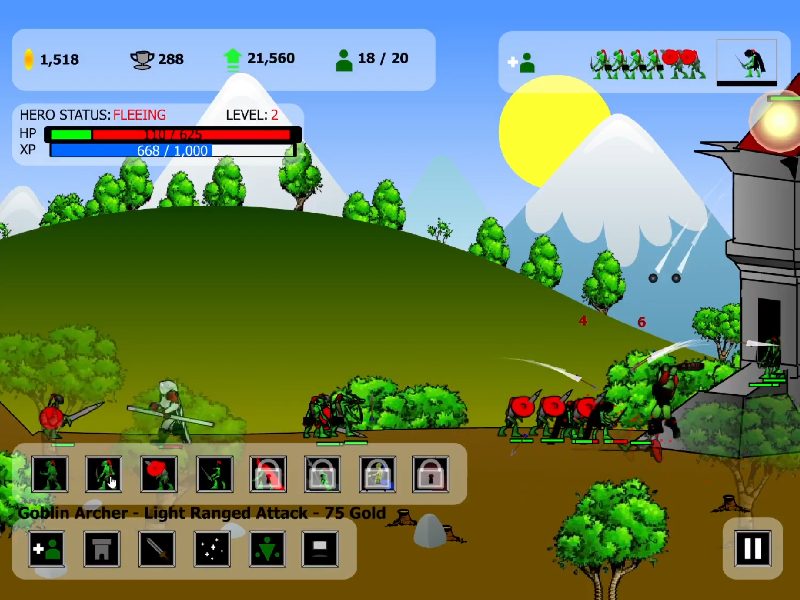Recruit a Goblin Archer unit
Viewport: 800px width, 600px height.
[104, 473]
